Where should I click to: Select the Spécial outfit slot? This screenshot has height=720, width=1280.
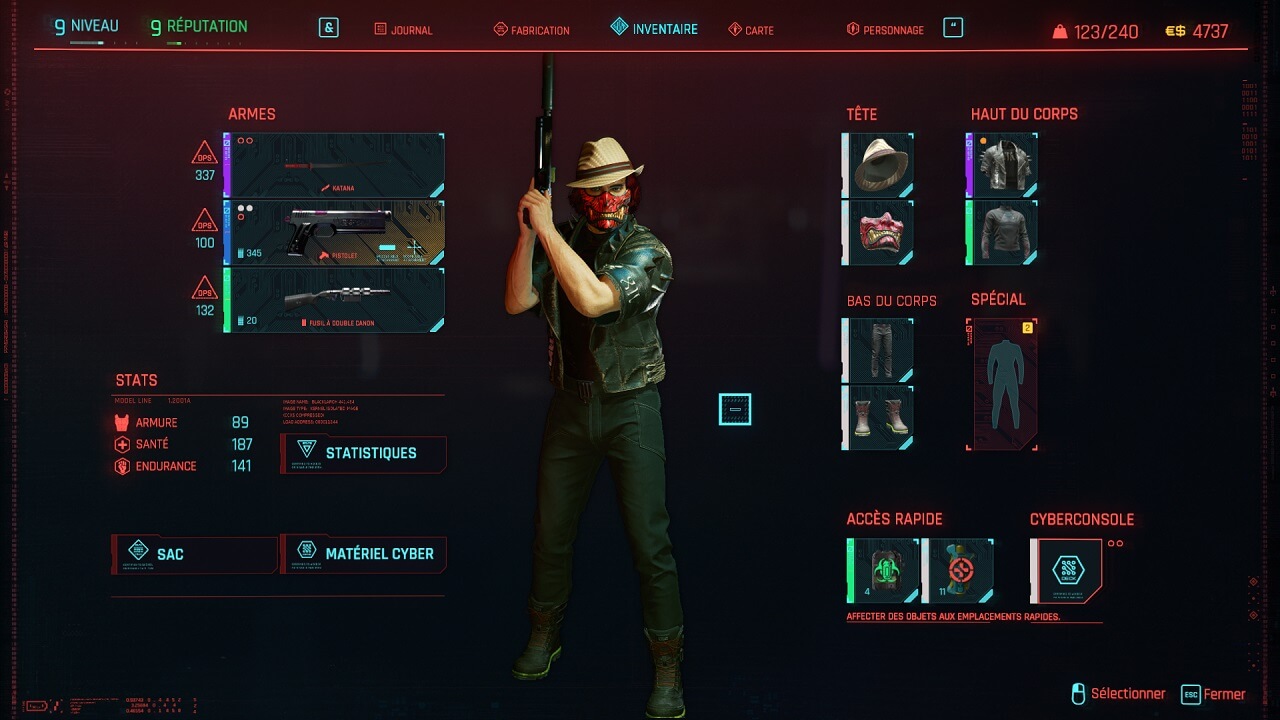point(1004,385)
